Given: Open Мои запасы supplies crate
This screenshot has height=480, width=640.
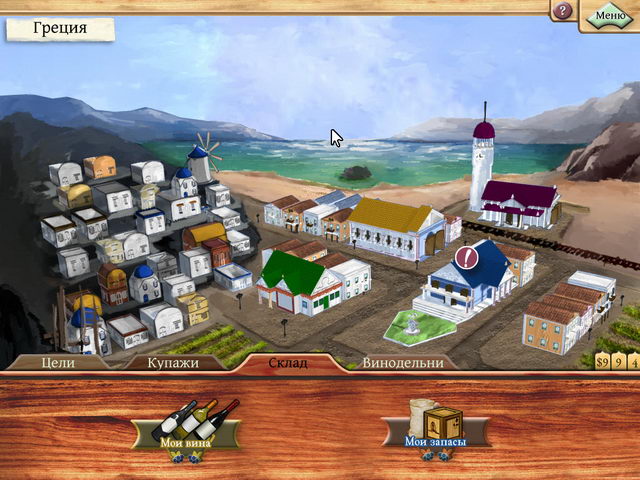Looking at the screenshot, I should click(436, 427).
